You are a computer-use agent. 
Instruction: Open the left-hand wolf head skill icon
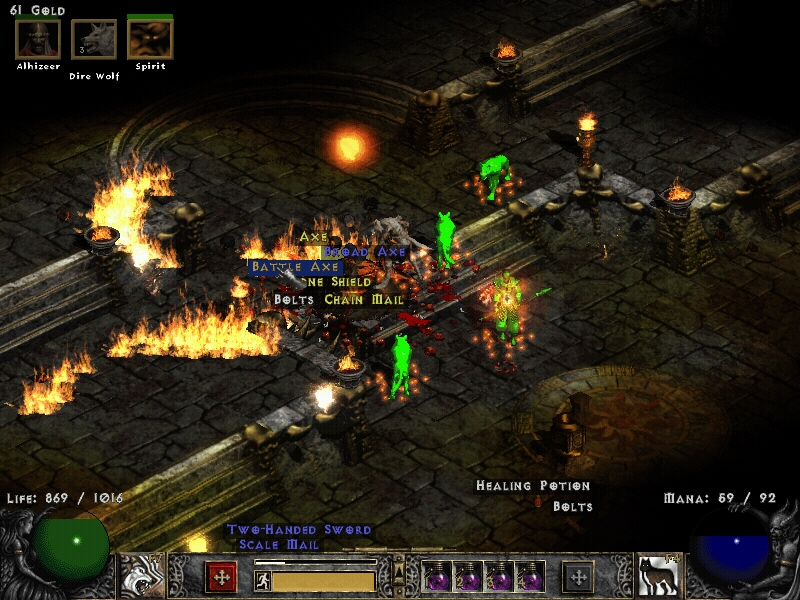(142, 576)
